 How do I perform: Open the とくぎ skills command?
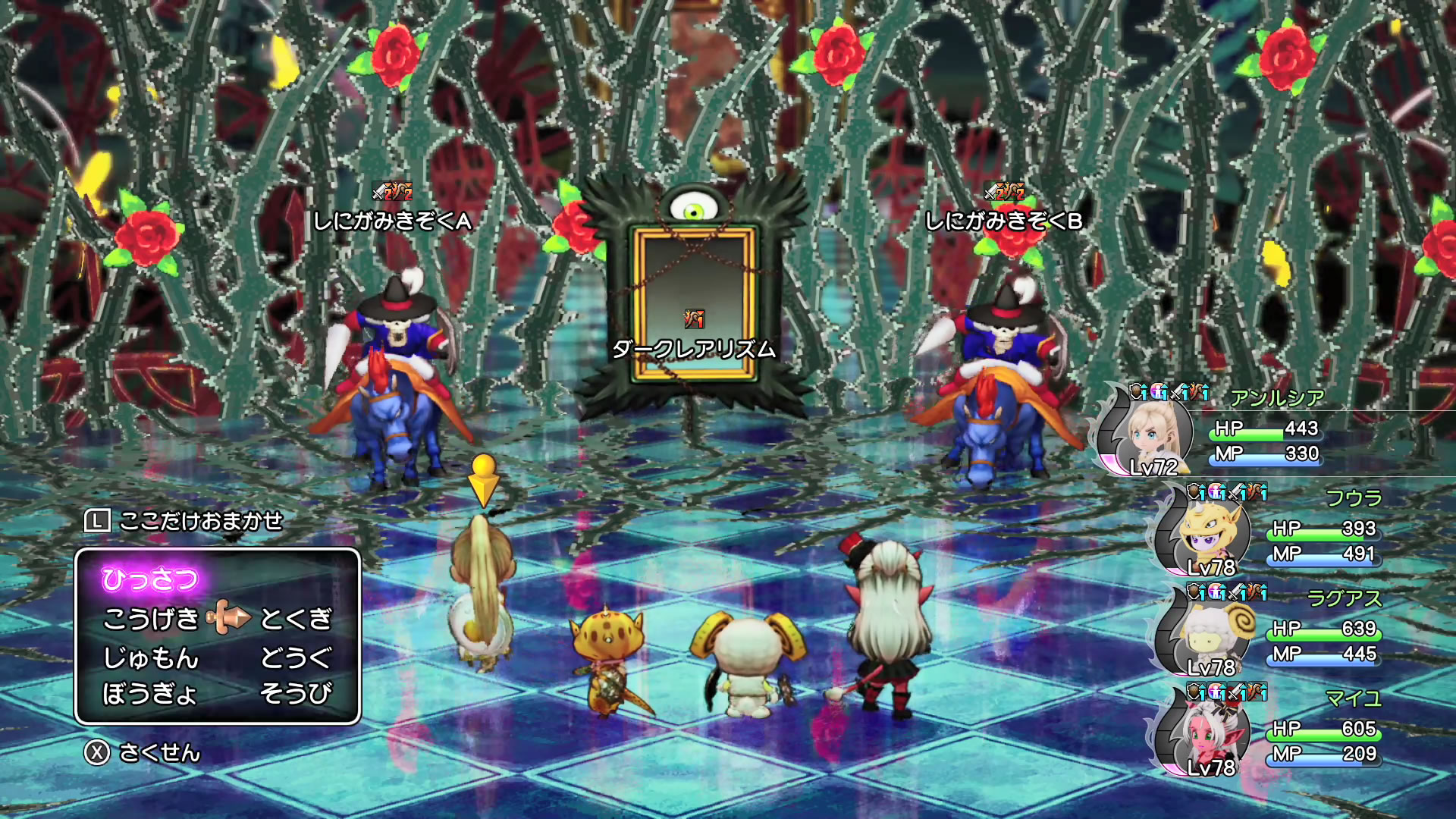(296, 619)
